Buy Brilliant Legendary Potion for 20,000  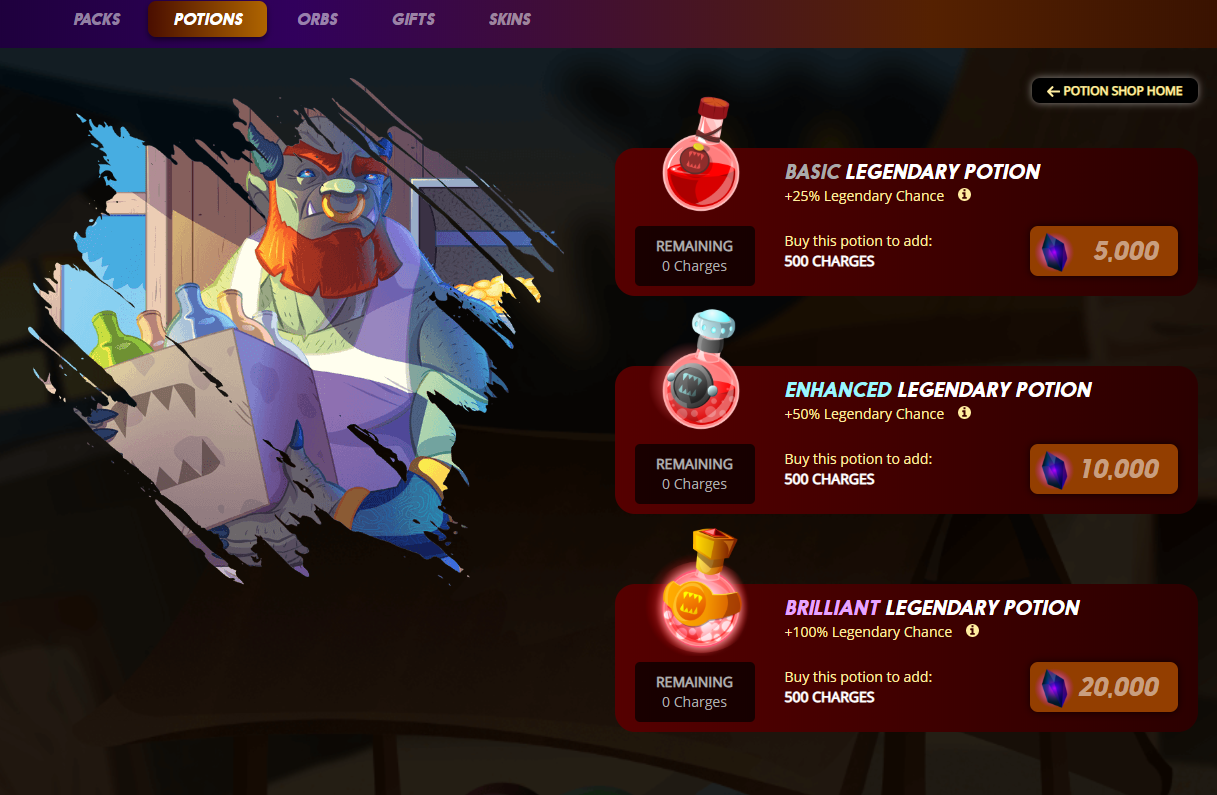(x=1103, y=687)
